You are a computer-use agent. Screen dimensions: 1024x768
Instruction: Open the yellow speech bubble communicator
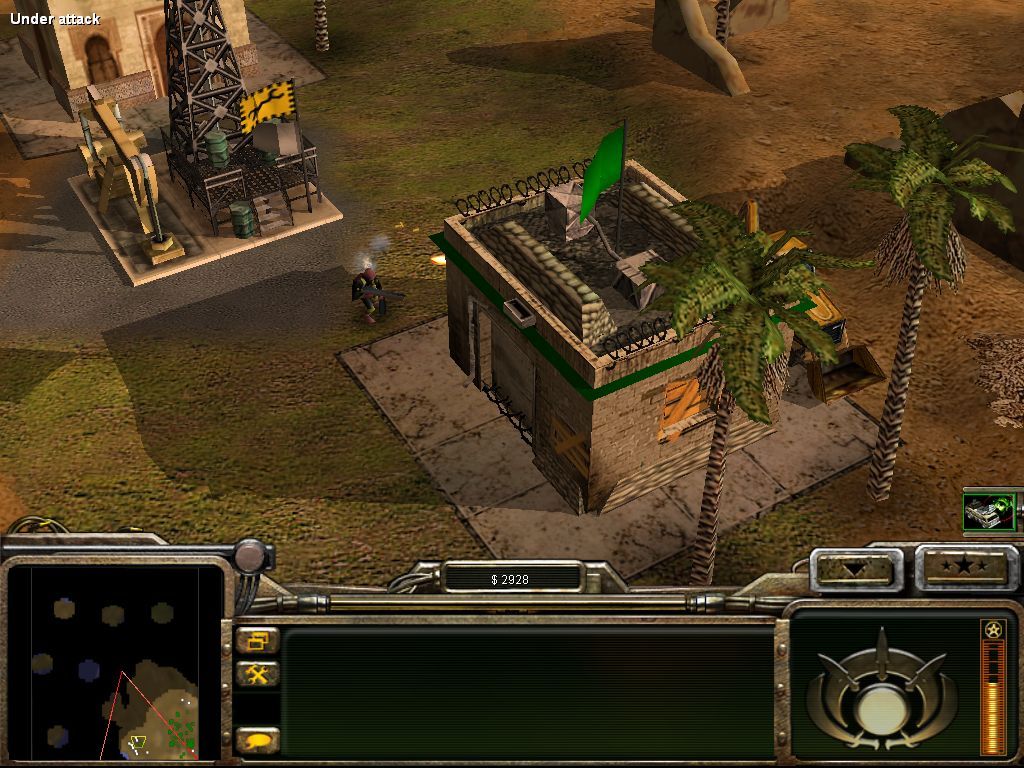click(258, 741)
